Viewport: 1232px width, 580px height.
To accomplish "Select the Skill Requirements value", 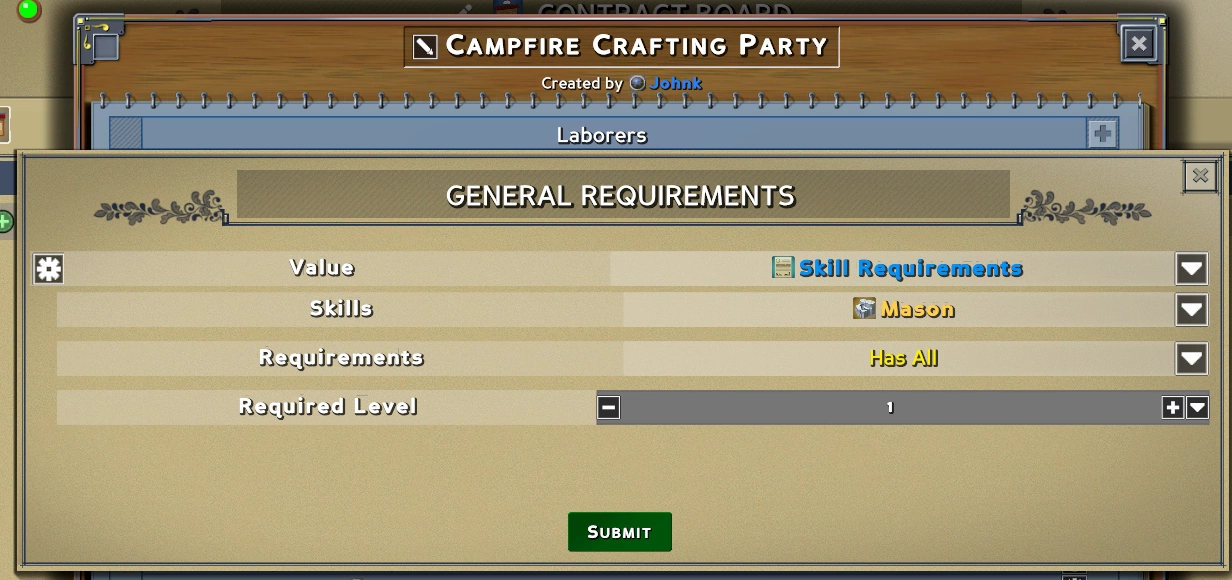I will click(897, 268).
